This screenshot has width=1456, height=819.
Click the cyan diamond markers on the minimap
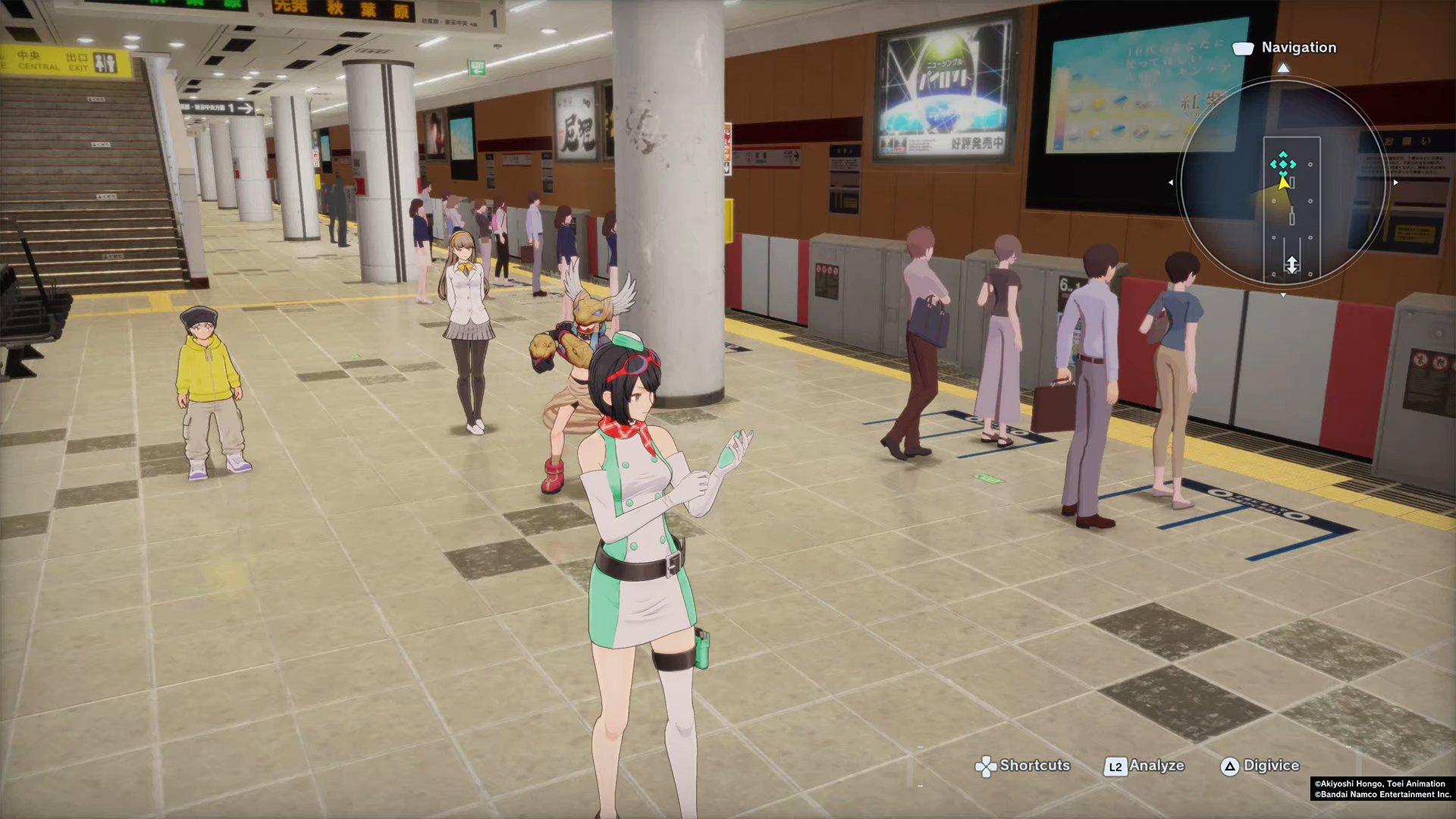pyautogui.click(x=1284, y=165)
